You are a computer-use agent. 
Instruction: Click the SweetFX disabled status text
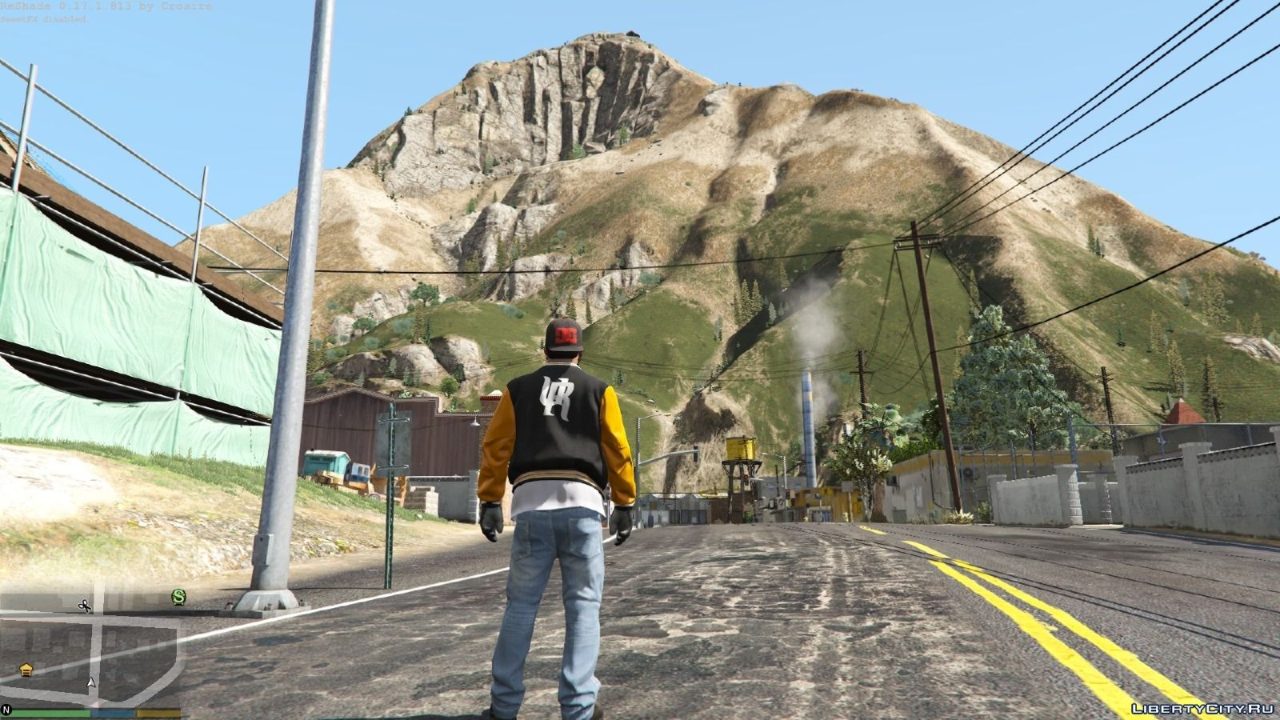click(x=45, y=17)
